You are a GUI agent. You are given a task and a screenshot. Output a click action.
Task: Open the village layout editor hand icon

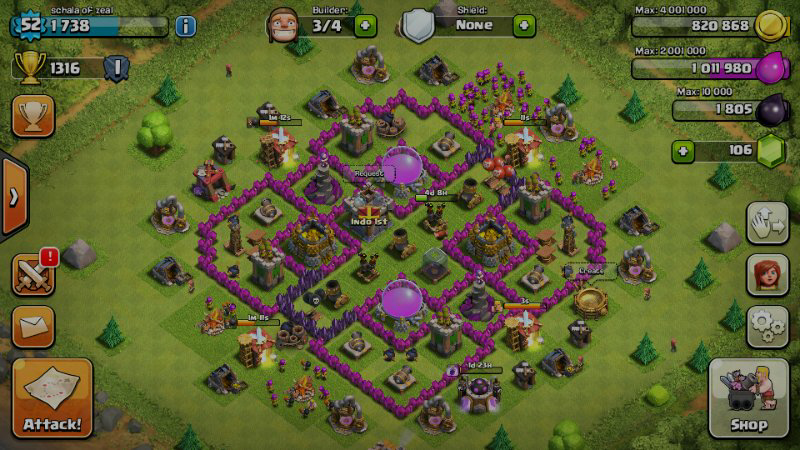[x=768, y=222]
